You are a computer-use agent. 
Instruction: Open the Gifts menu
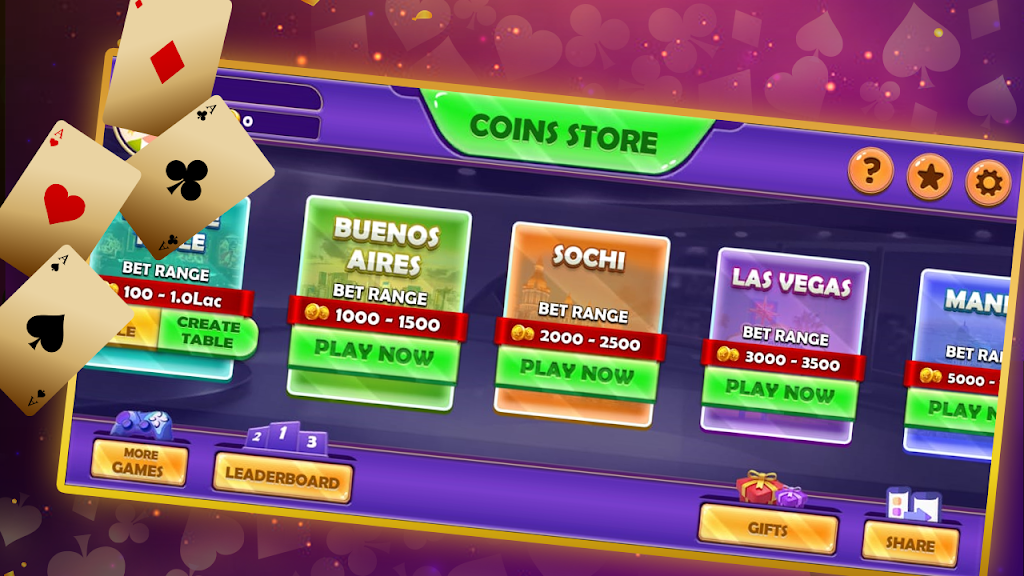(x=768, y=528)
